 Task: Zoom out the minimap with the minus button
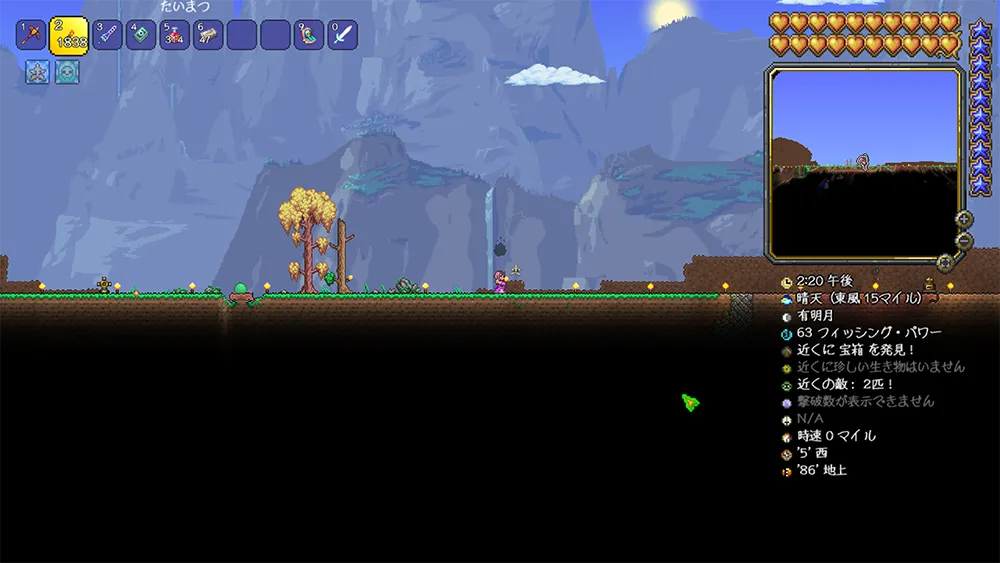[964, 241]
